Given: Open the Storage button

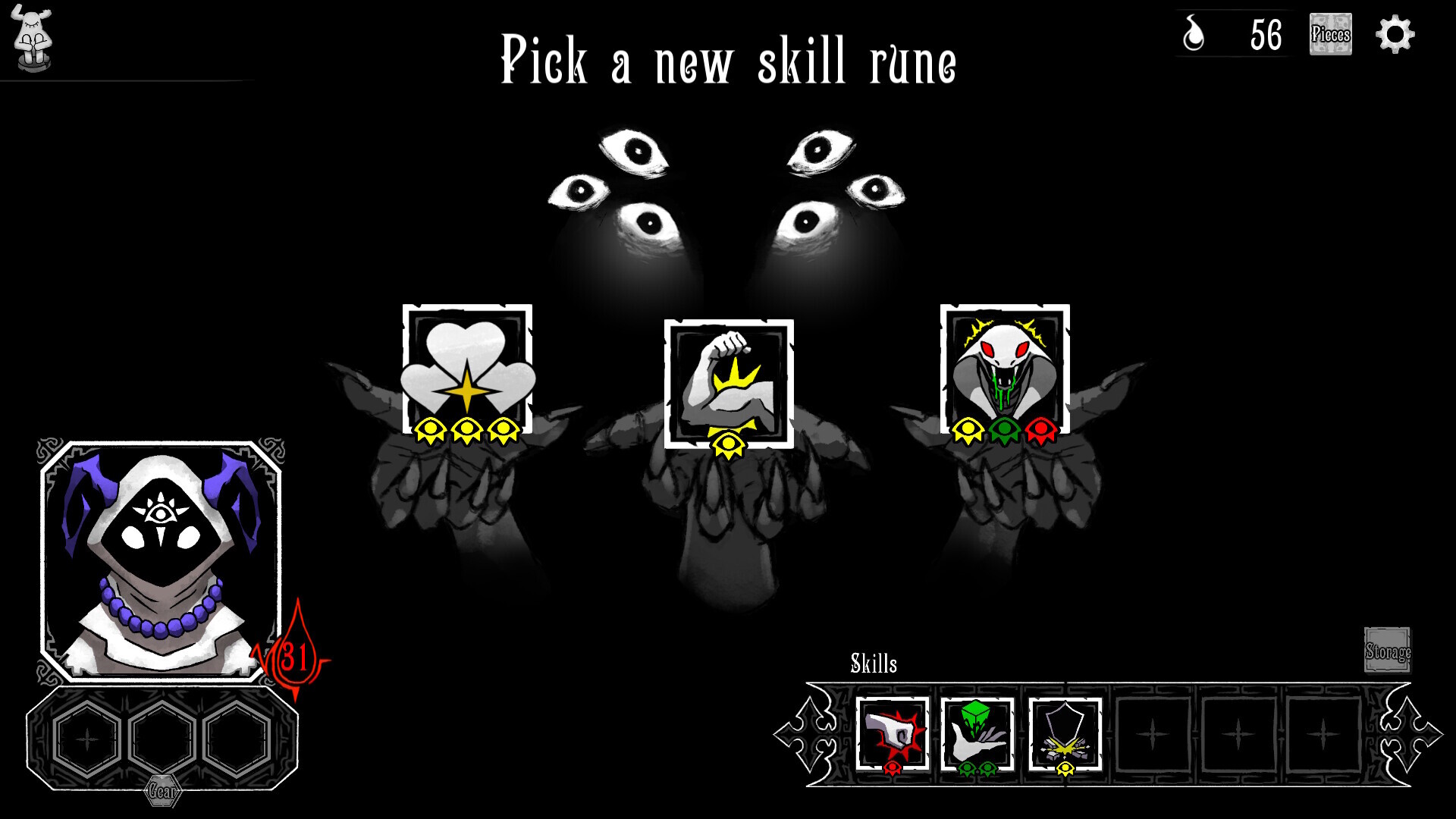Looking at the screenshot, I should coord(1389,649).
